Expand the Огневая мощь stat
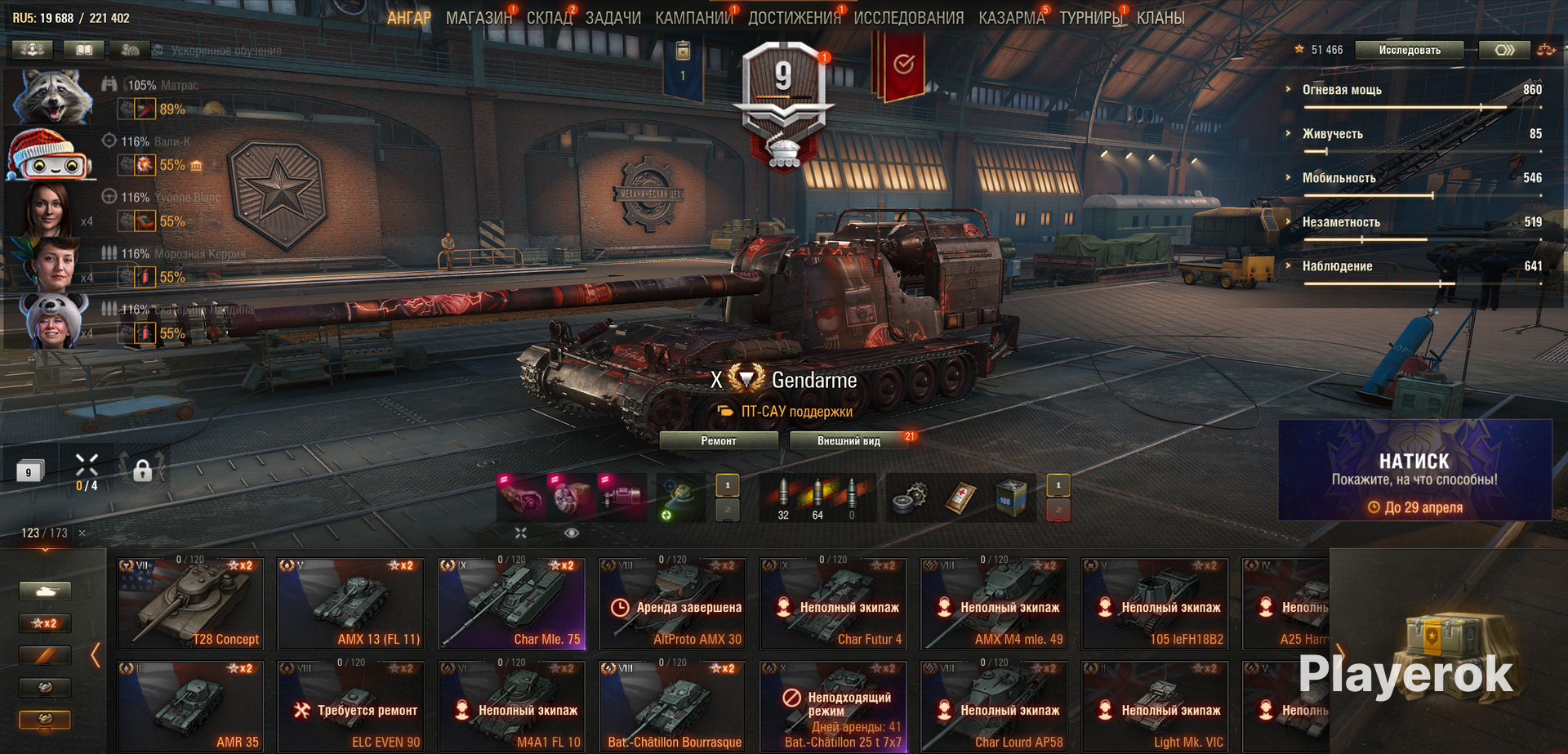1568x754 pixels. click(1341, 90)
